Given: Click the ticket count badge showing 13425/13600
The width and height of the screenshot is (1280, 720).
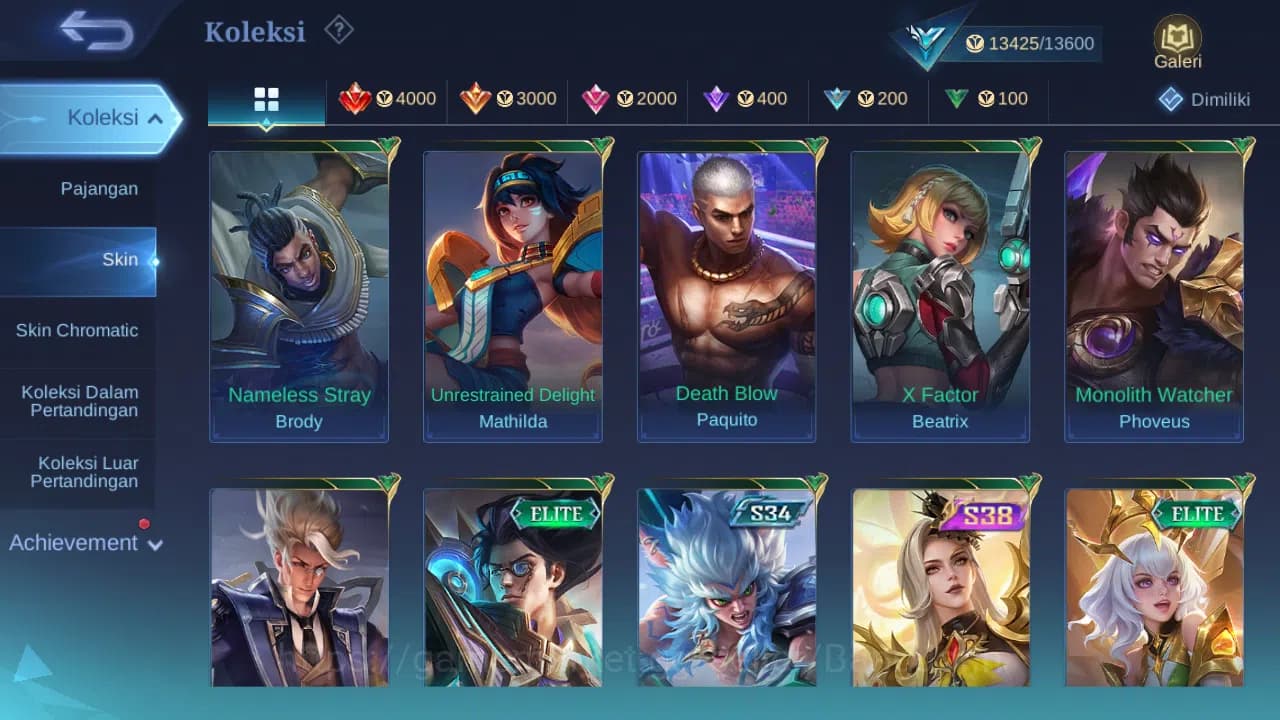Looking at the screenshot, I should (x=1030, y=44).
